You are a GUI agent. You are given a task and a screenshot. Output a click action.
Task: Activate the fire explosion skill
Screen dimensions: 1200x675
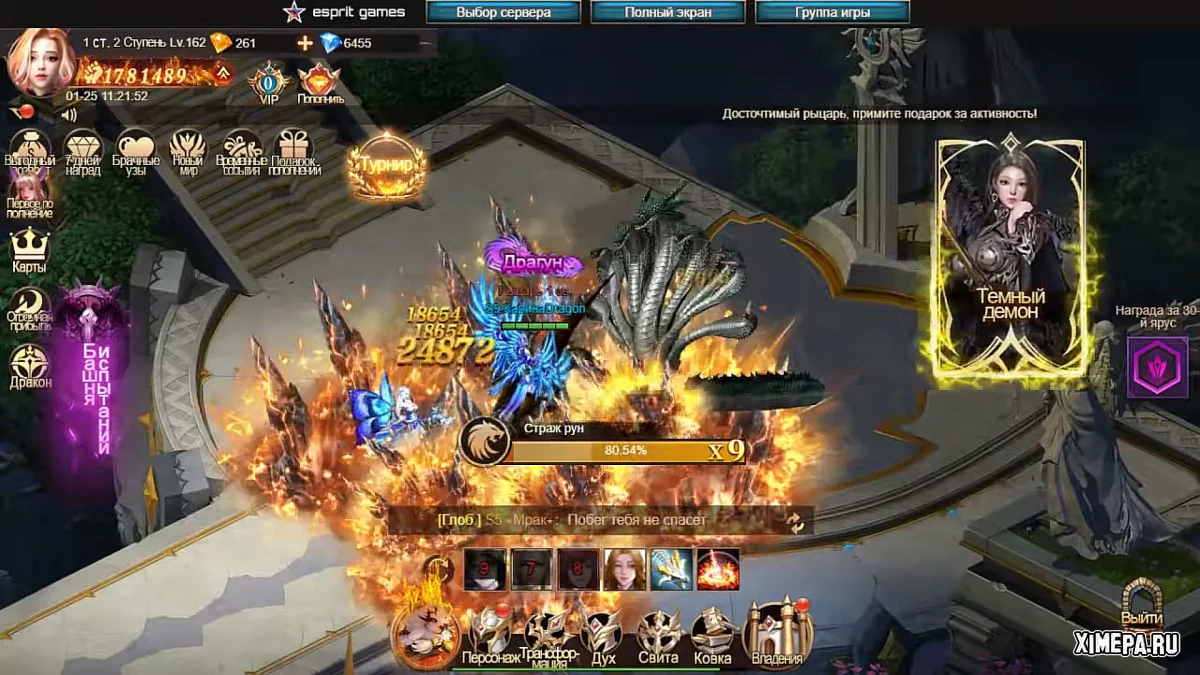[717, 569]
